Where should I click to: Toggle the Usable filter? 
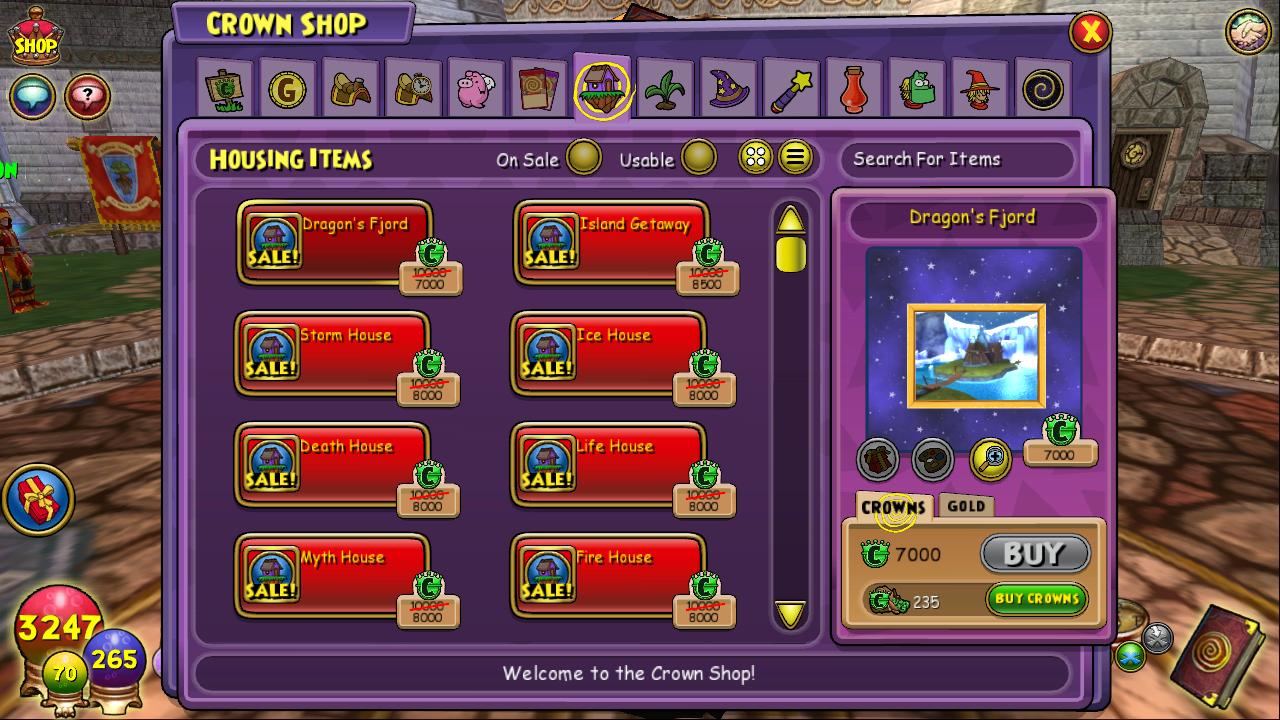(x=698, y=158)
